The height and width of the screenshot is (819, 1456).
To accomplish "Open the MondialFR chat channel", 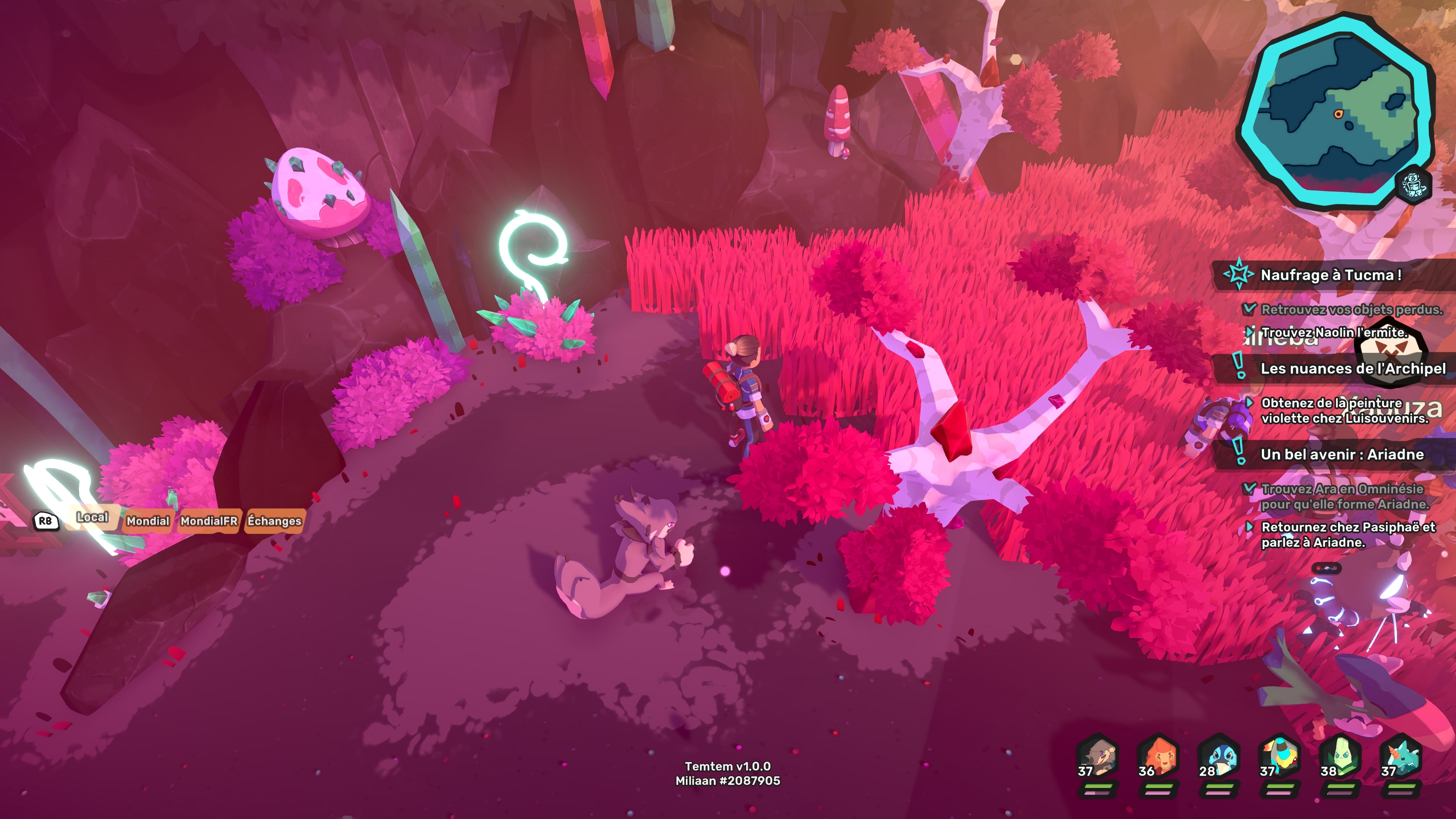I will [209, 521].
